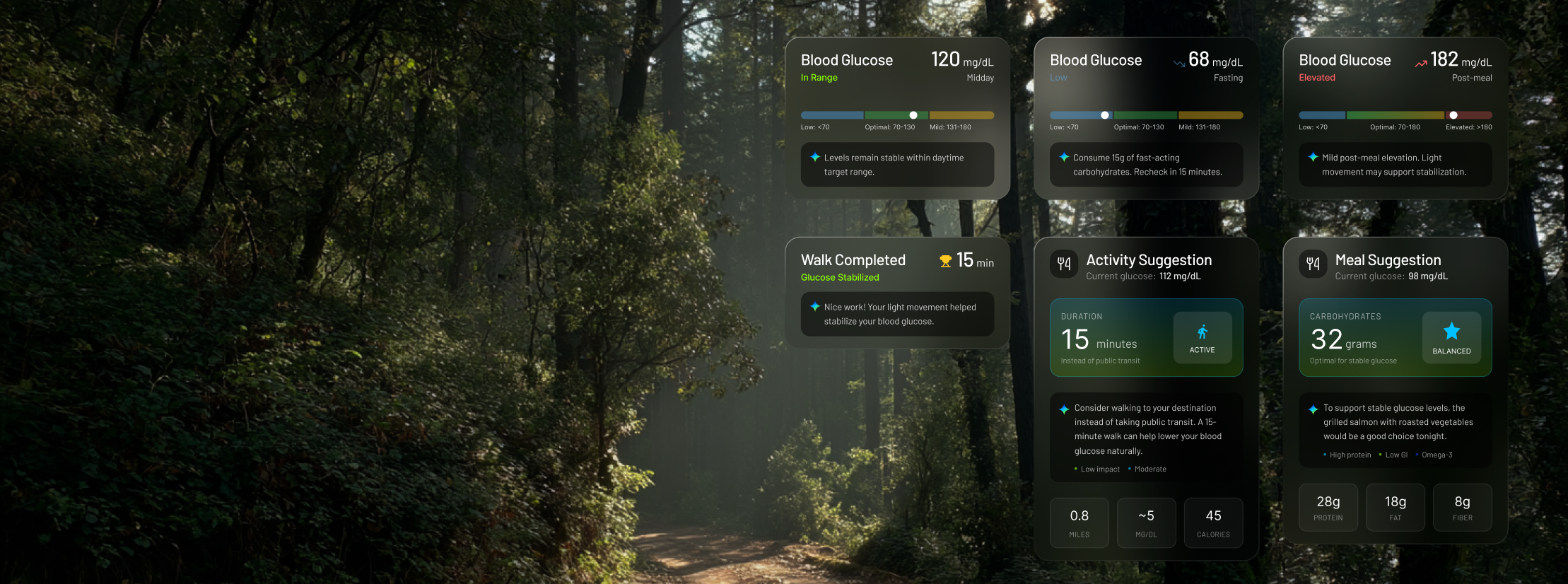Viewport: 1568px width, 584px height.
Task: Click the Activity Suggestion fork icon
Action: (x=1064, y=264)
